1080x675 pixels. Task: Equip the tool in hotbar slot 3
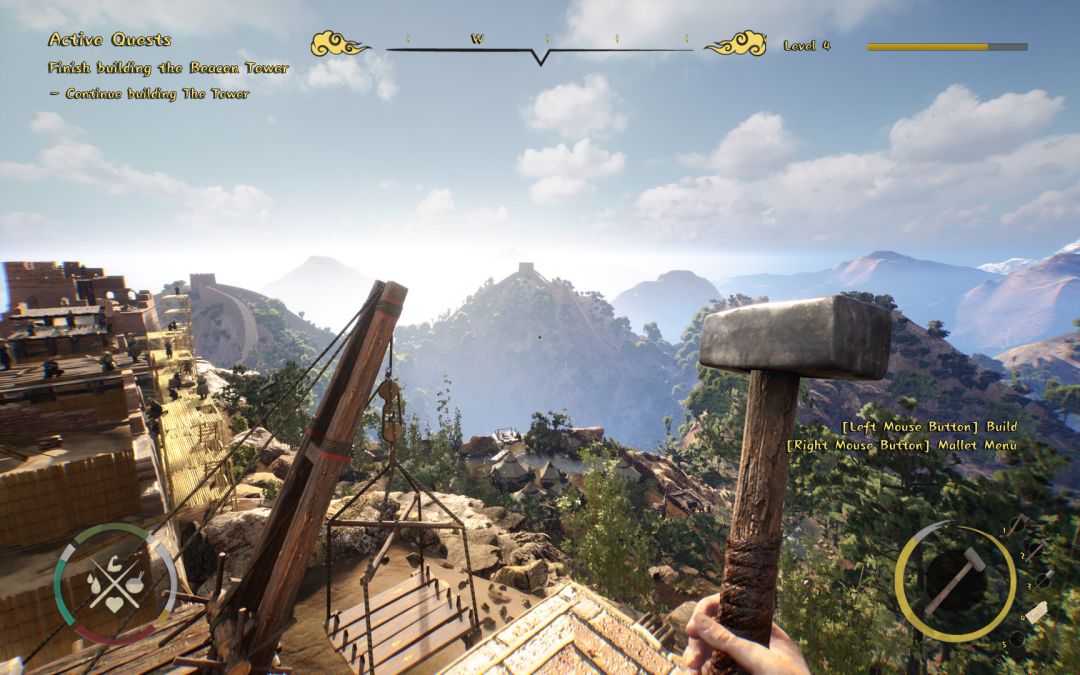pos(1044,579)
